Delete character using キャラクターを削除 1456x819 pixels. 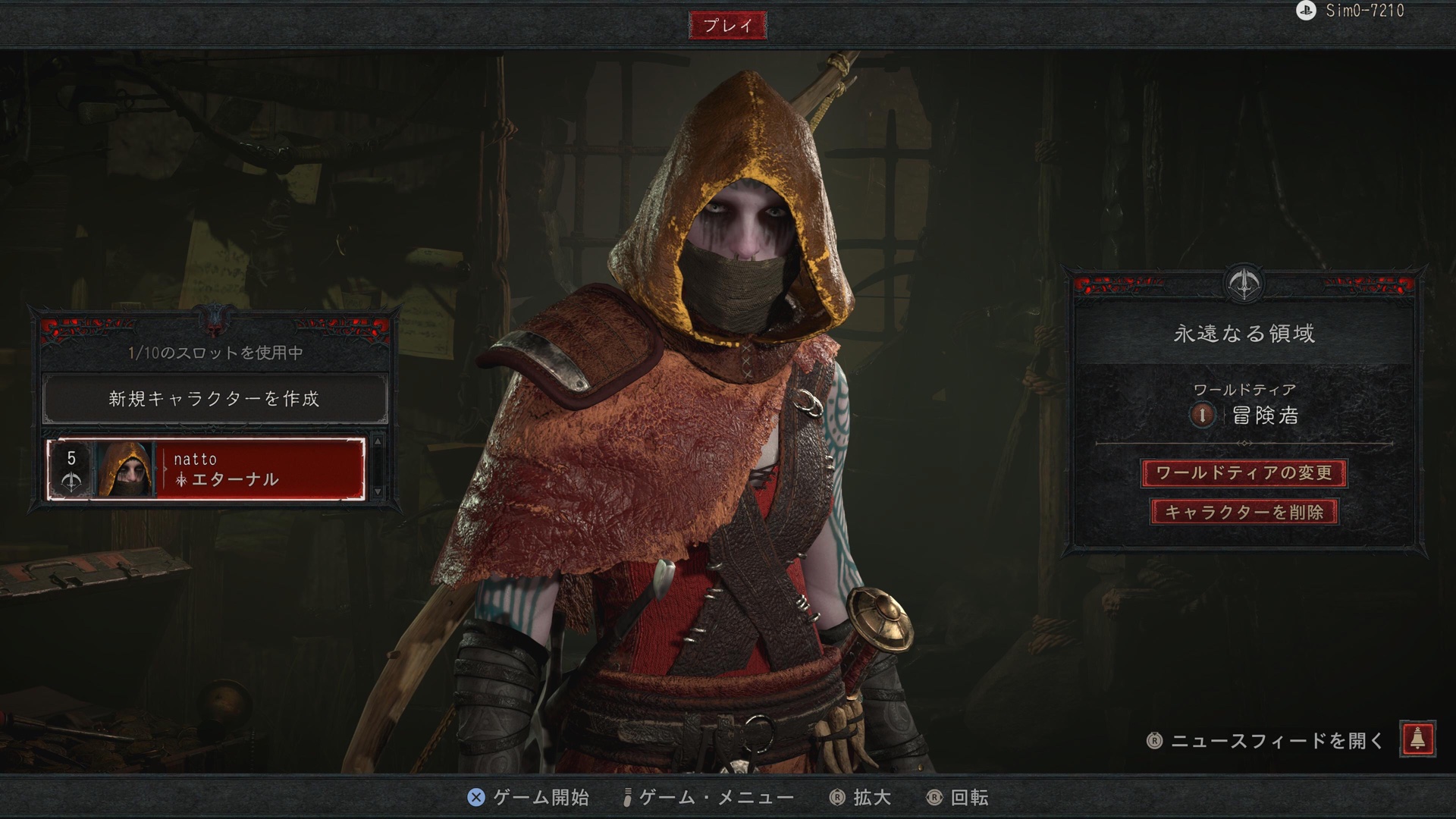1244,512
